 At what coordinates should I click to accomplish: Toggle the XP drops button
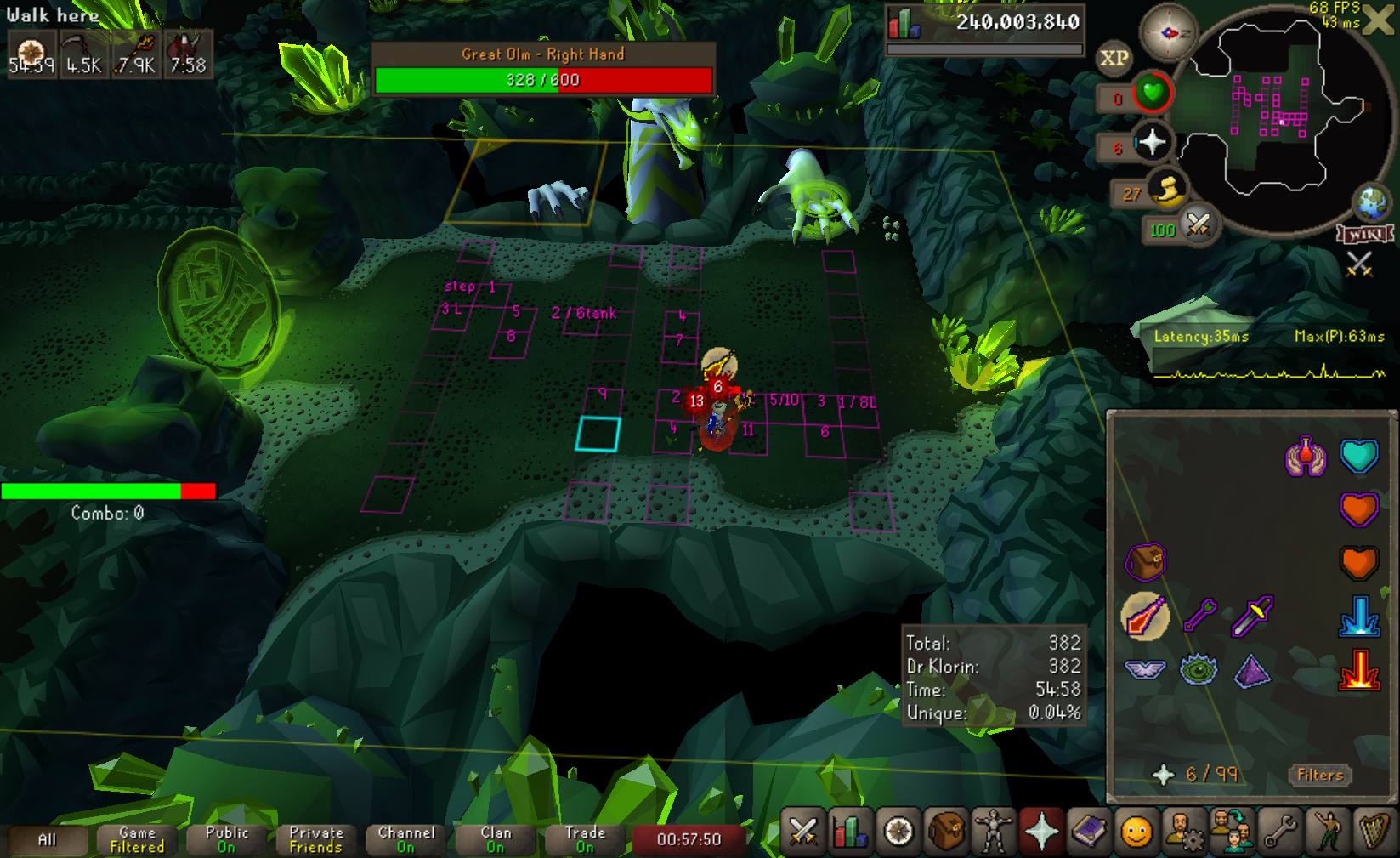1114,58
